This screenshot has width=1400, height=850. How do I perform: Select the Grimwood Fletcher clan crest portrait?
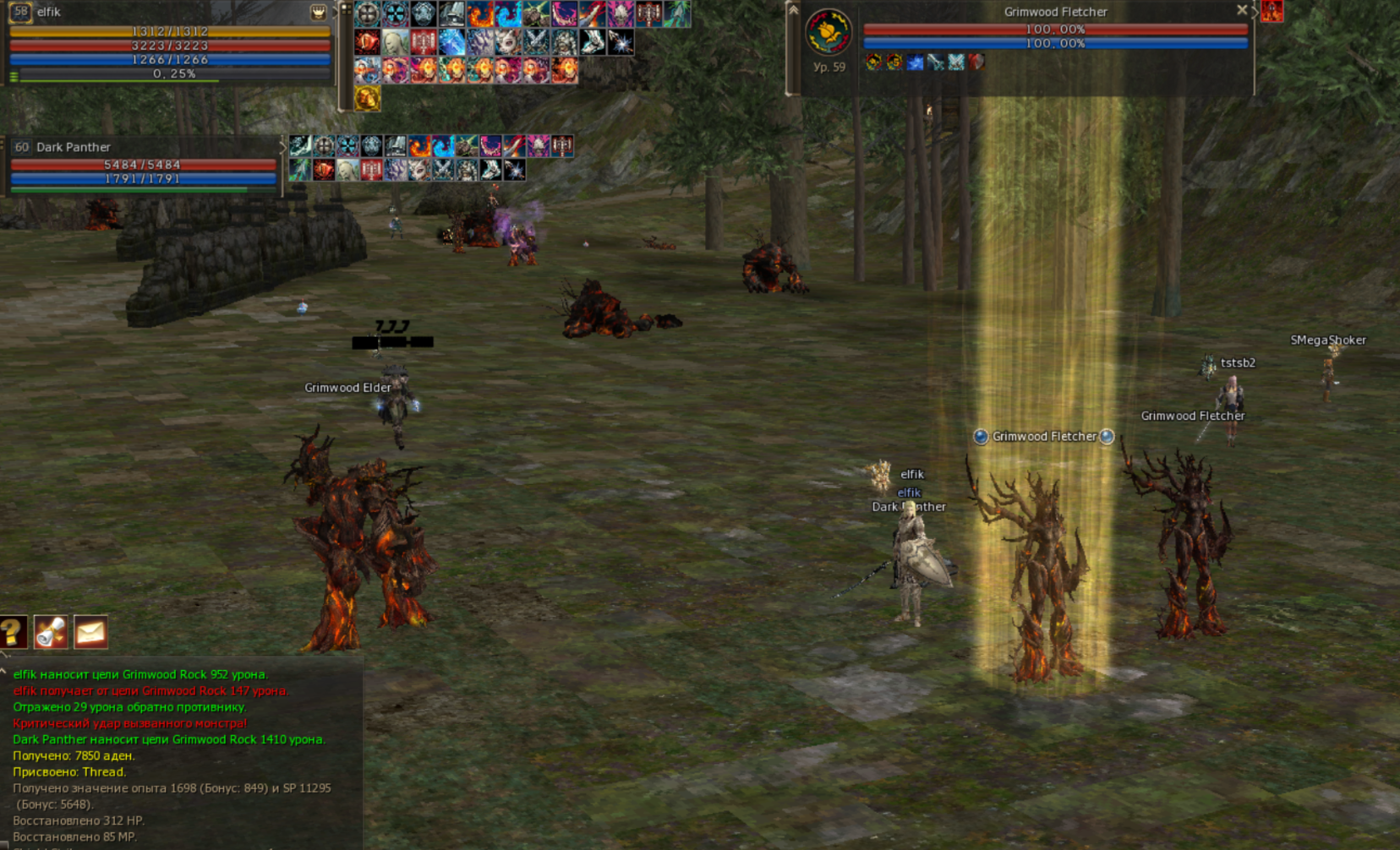[x=828, y=33]
